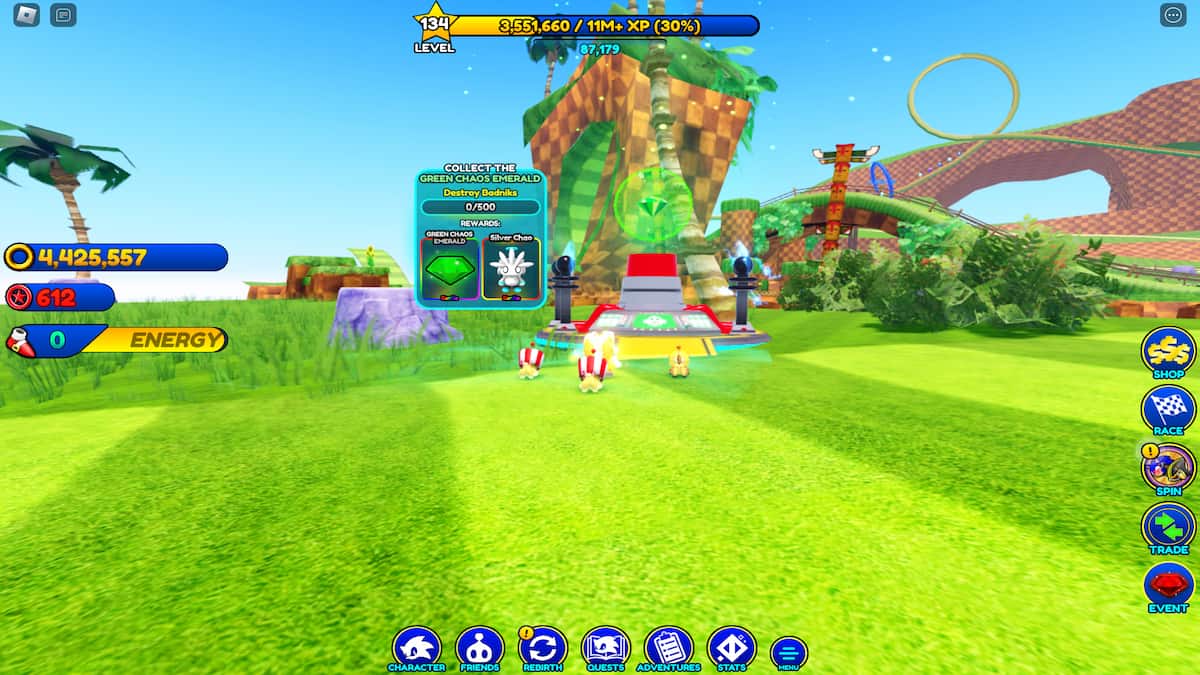Select the Silver Chao reward
Image resolution: width=1200 pixels, height=675 pixels.
click(511, 267)
